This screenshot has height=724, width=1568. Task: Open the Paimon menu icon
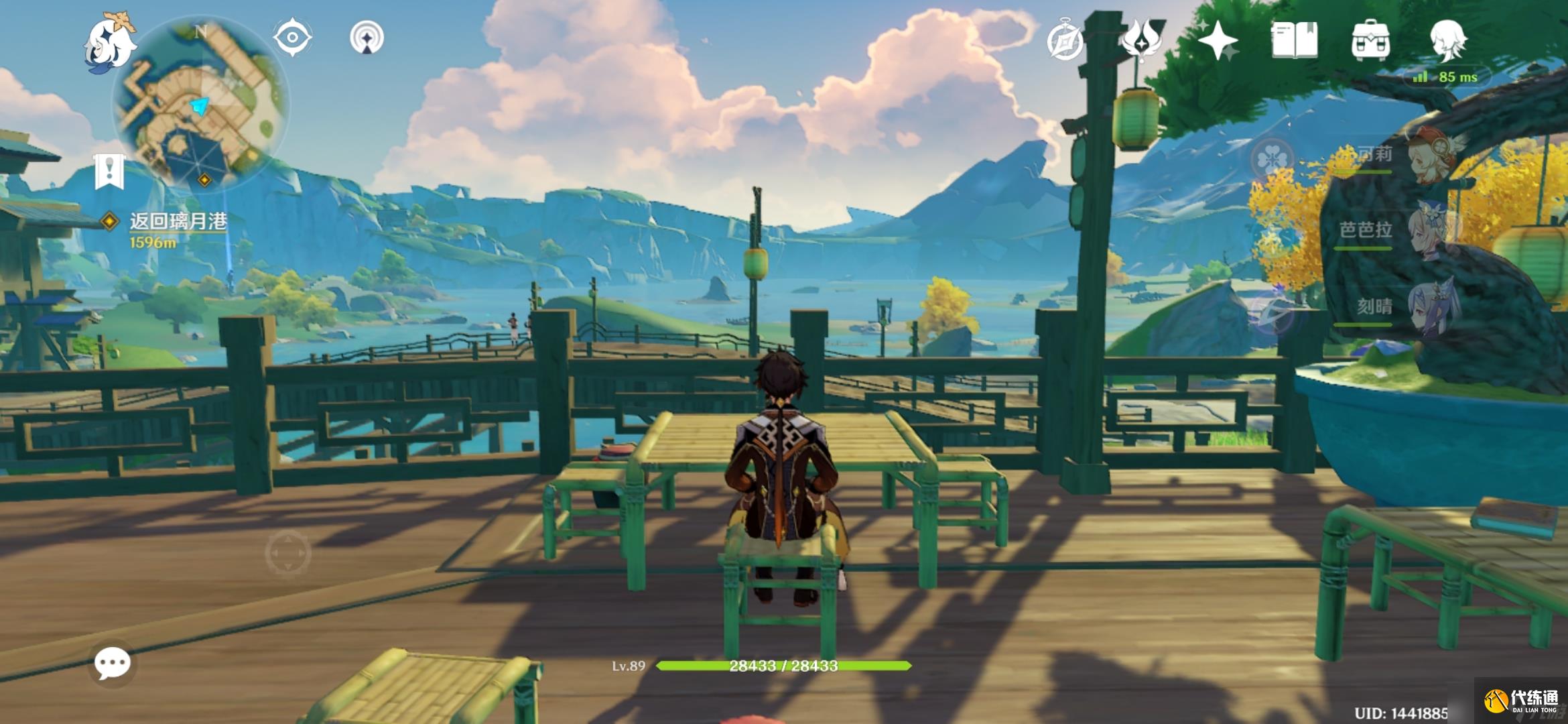coord(111,42)
